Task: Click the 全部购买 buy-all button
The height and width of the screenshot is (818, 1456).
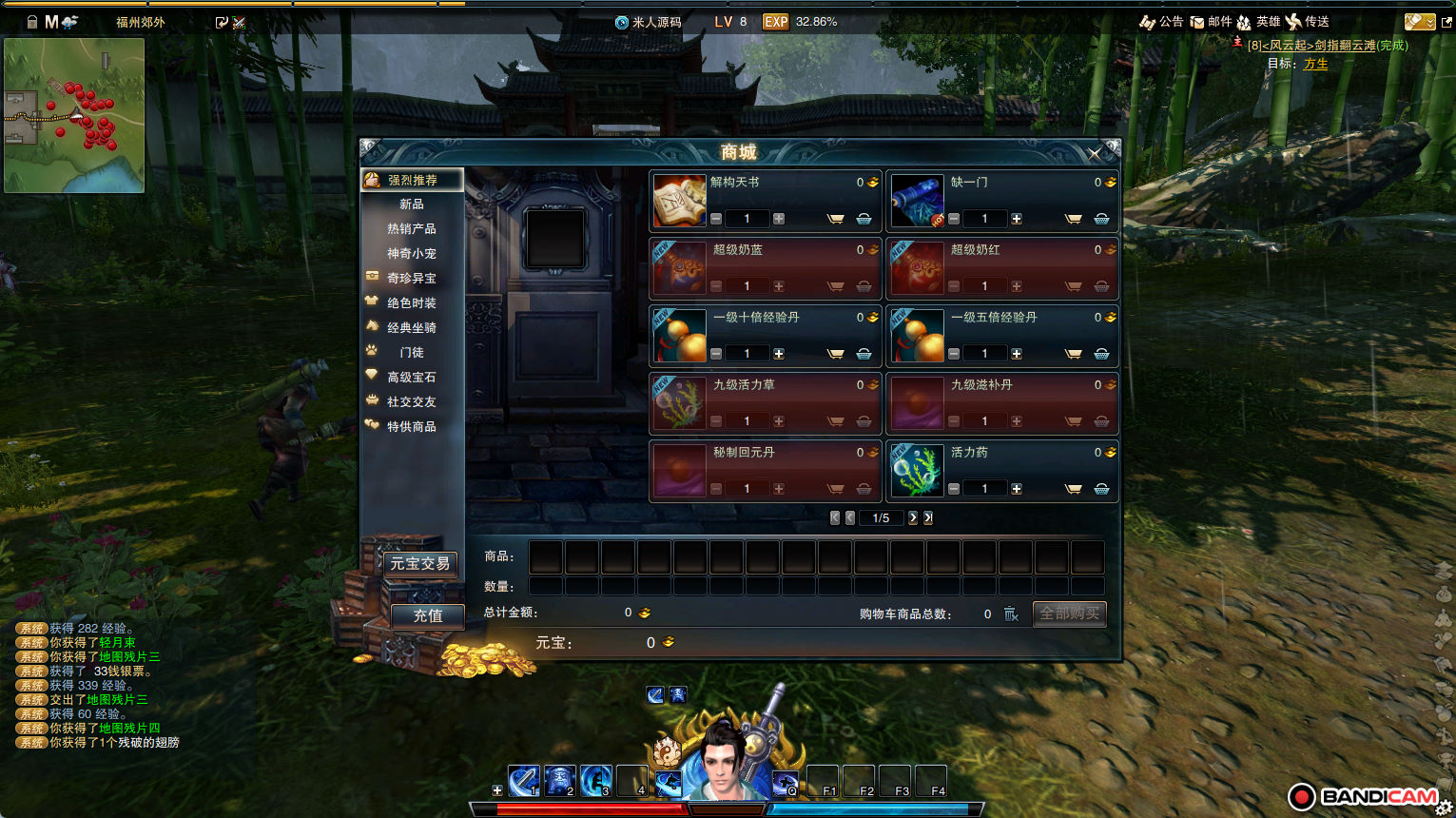Action: click(x=1069, y=613)
